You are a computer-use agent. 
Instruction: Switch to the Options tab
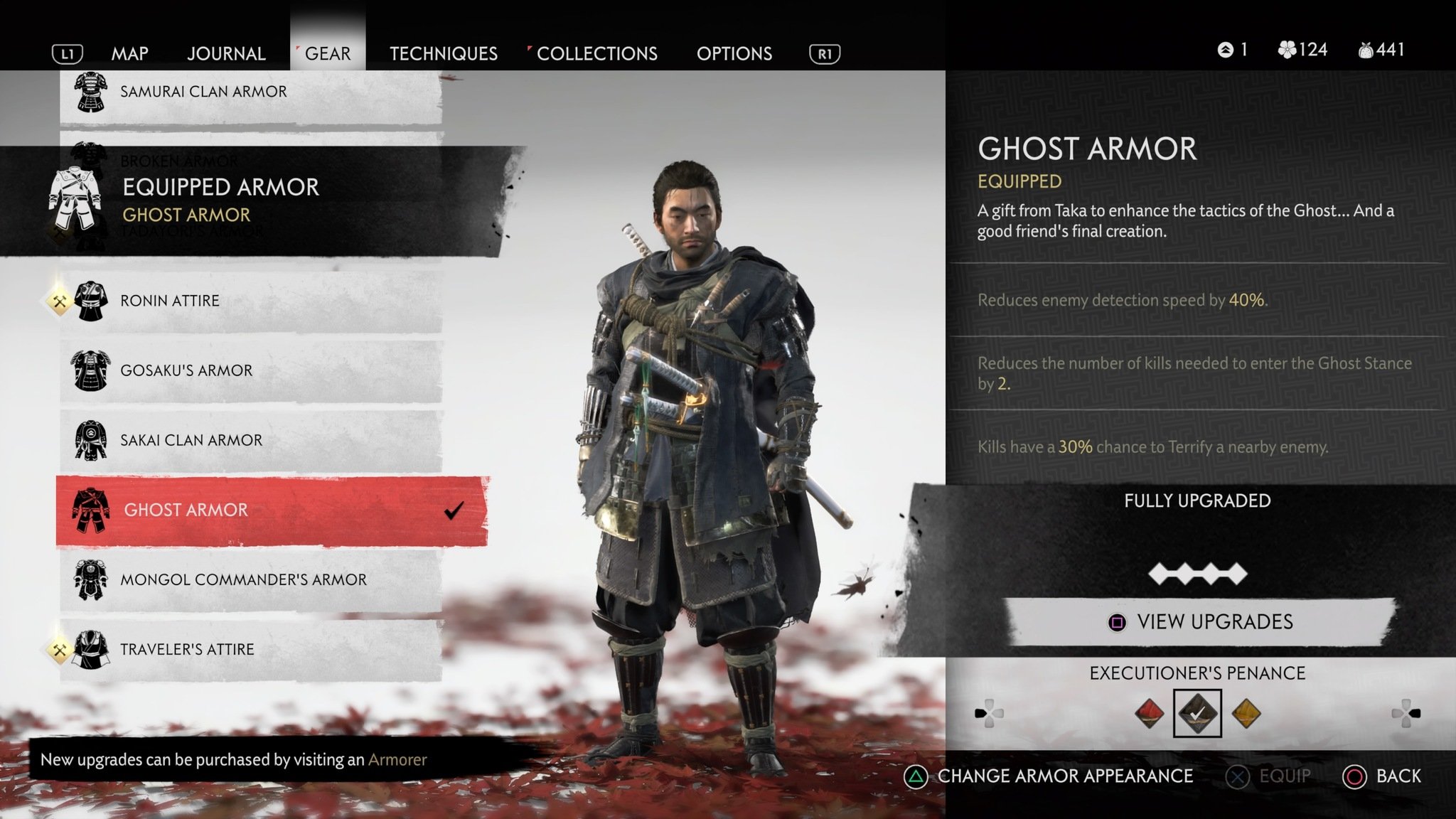(x=734, y=53)
